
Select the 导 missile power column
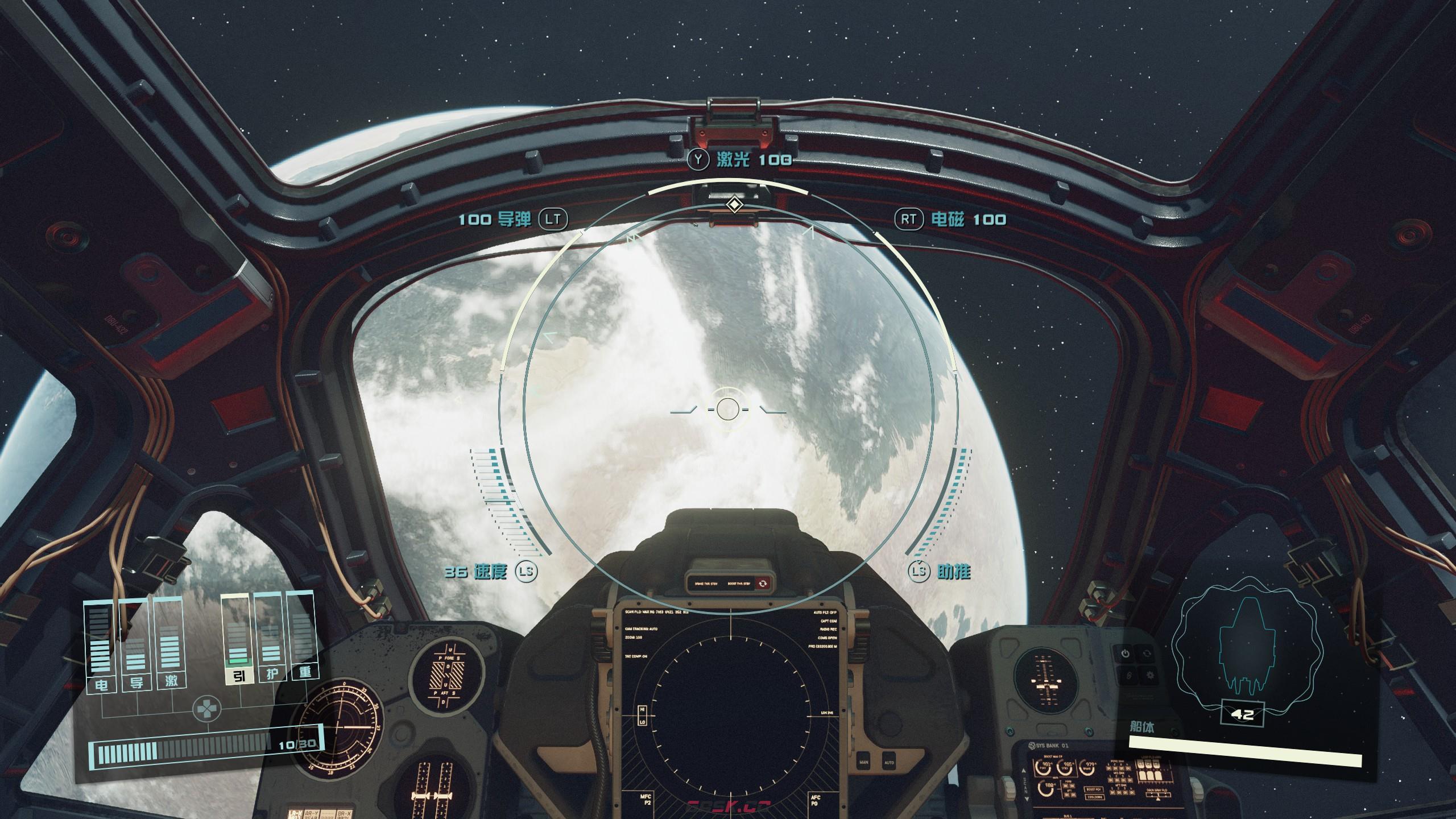click(136, 646)
